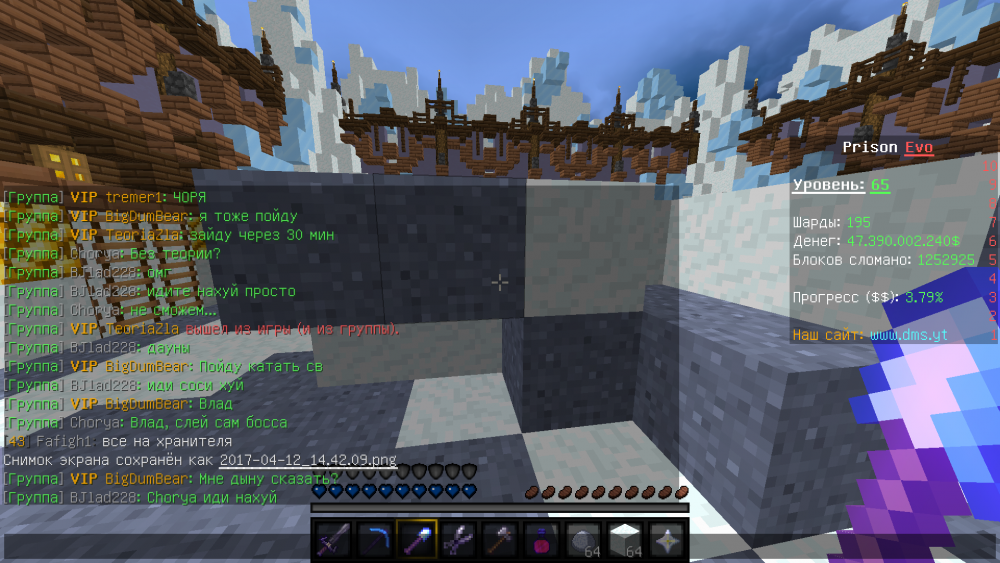Select the nether star hotbar slot

coord(666,541)
